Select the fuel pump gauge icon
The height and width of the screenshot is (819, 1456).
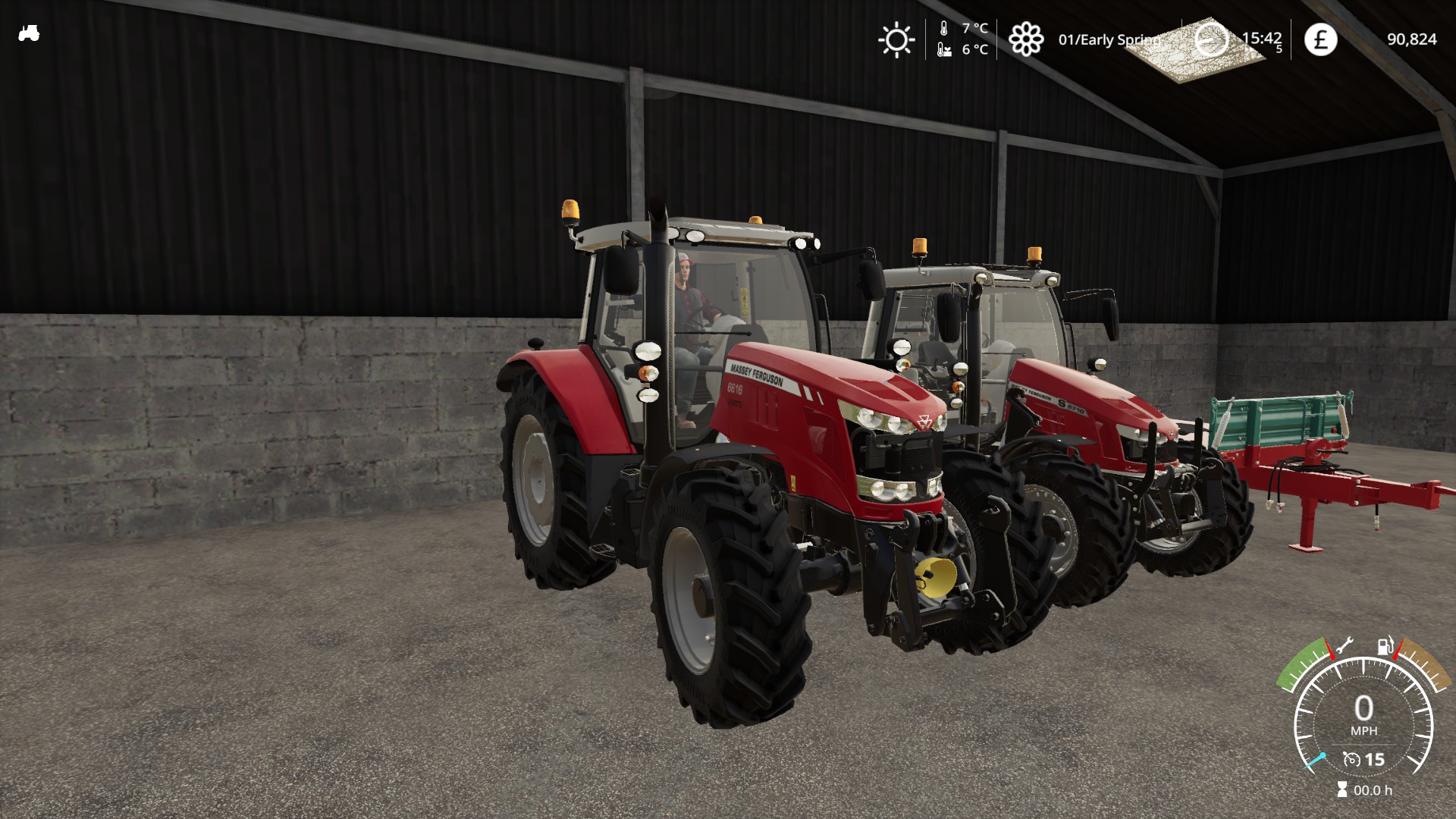pyautogui.click(x=1385, y=647)
